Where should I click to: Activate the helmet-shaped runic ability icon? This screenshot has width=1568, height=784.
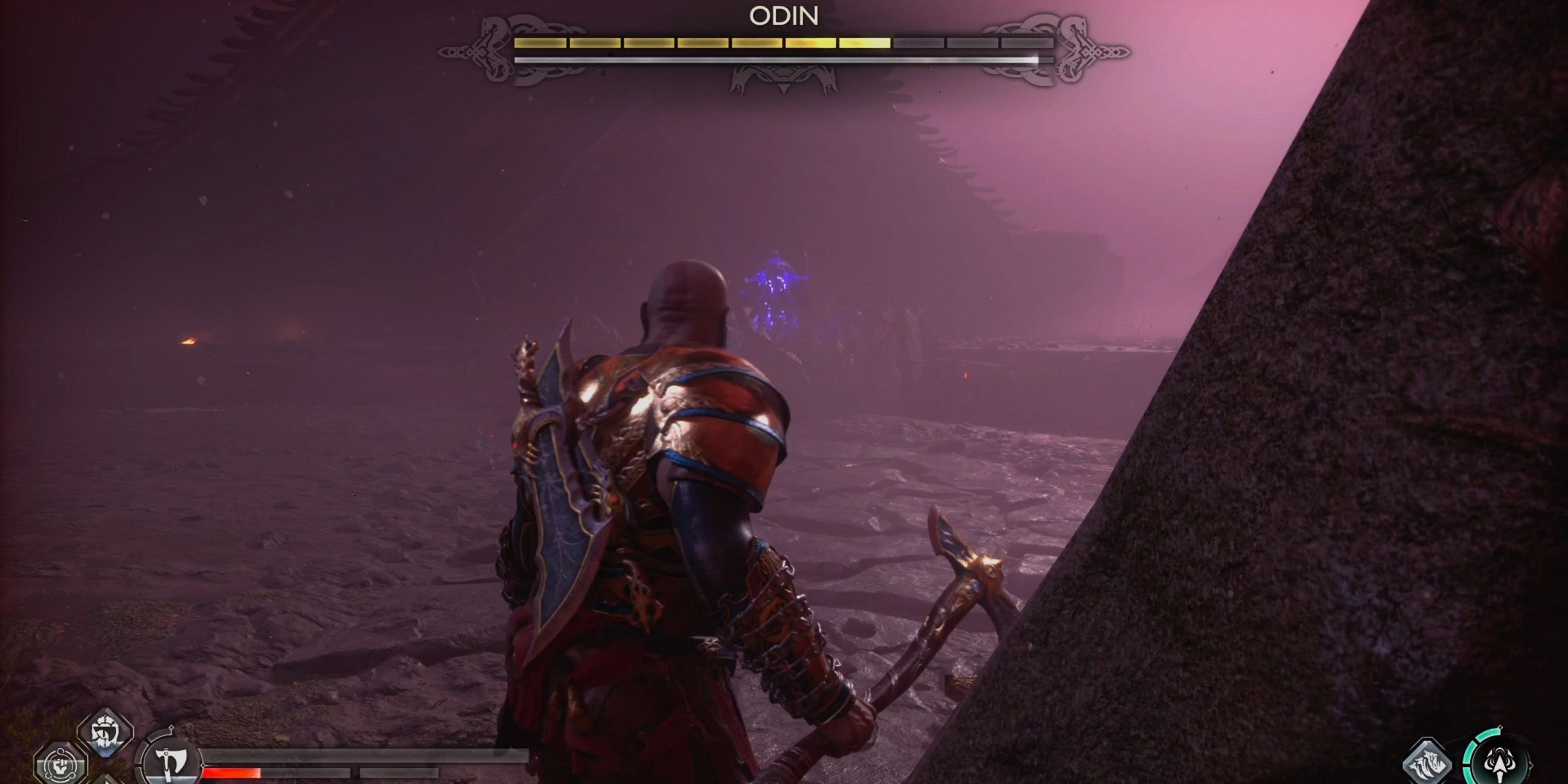(105, 732)
